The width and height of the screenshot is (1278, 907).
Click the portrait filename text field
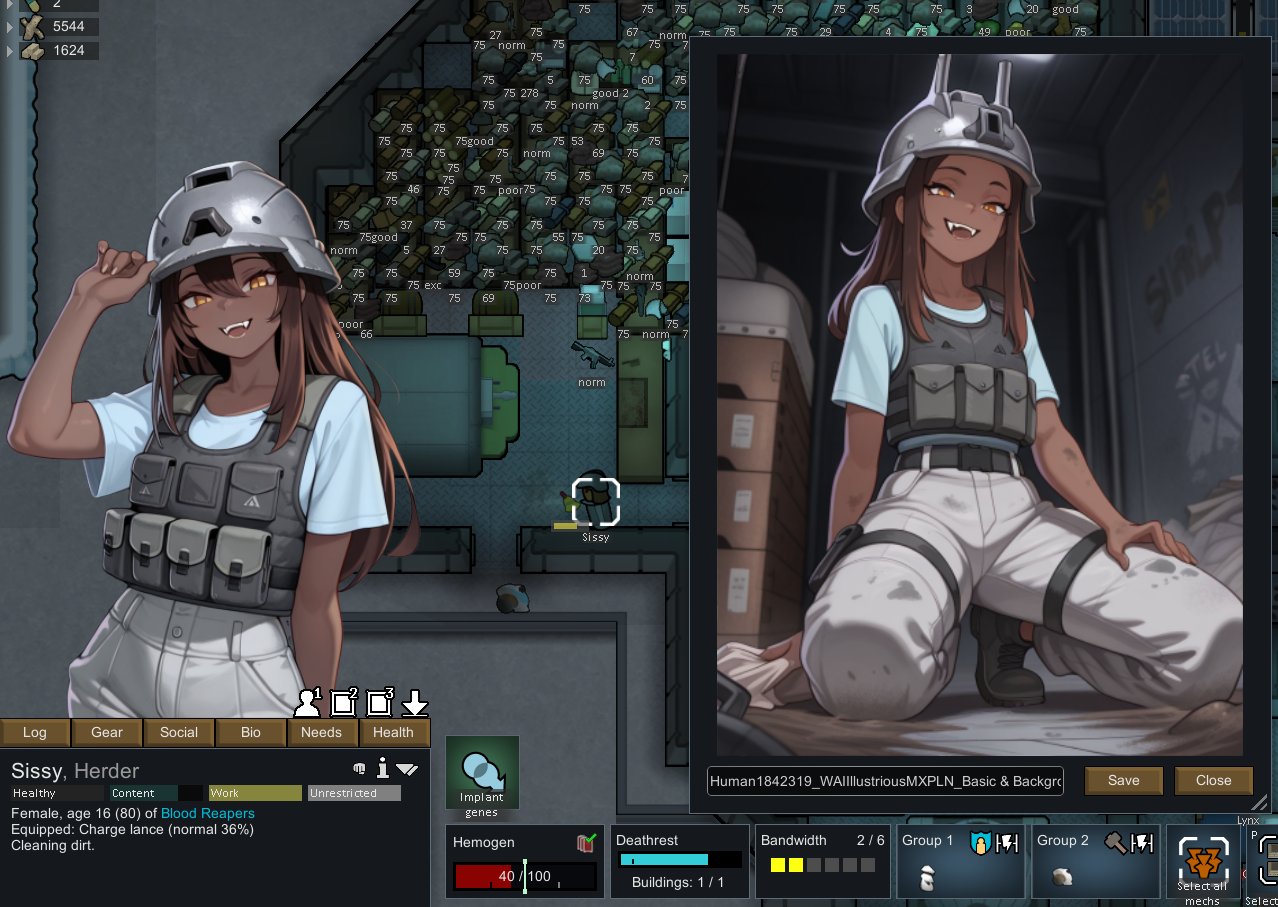pyautogui.click(x=885, y=781)
